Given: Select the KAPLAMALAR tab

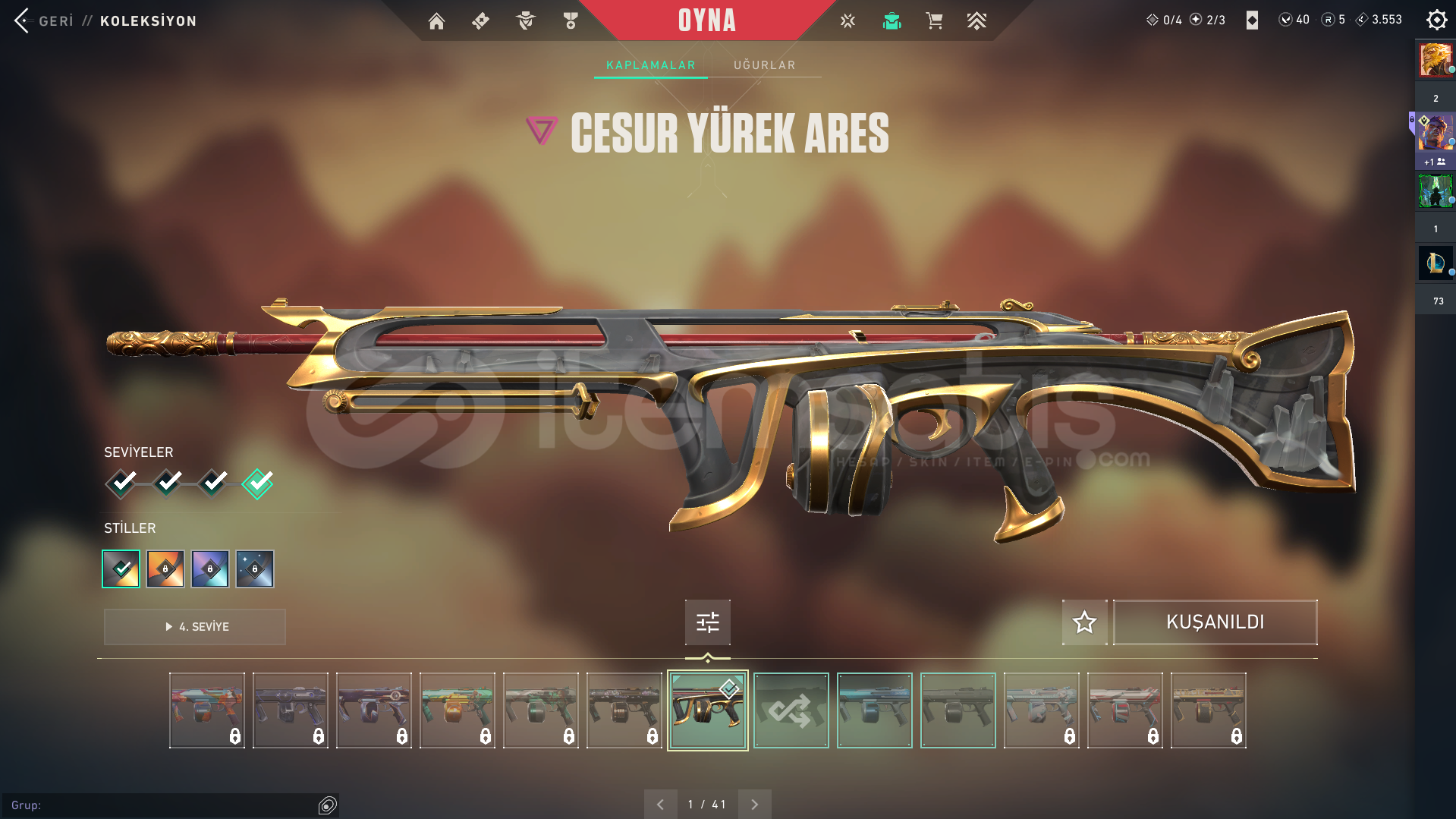Looking at the screenshot, I should (650, 65).
